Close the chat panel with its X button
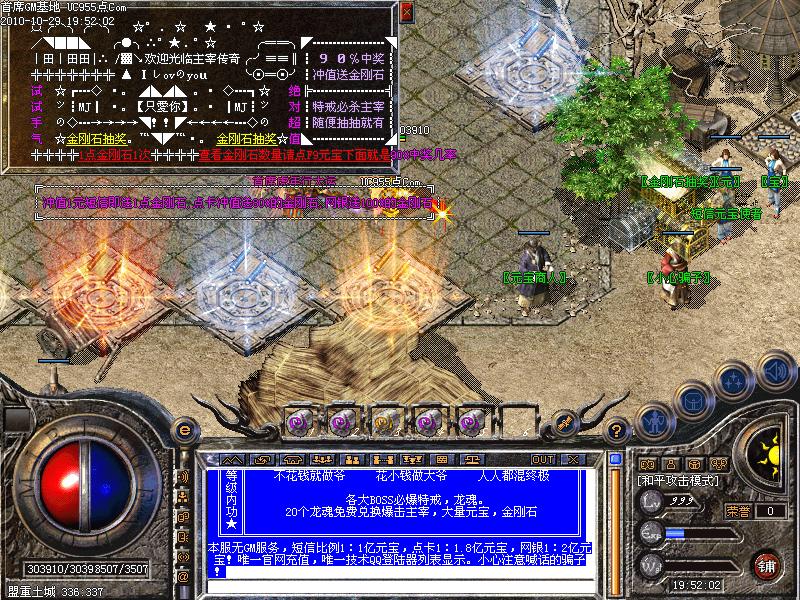Image resolution: width=800 pixels, height=600 pixels. (x=574, y=459)
